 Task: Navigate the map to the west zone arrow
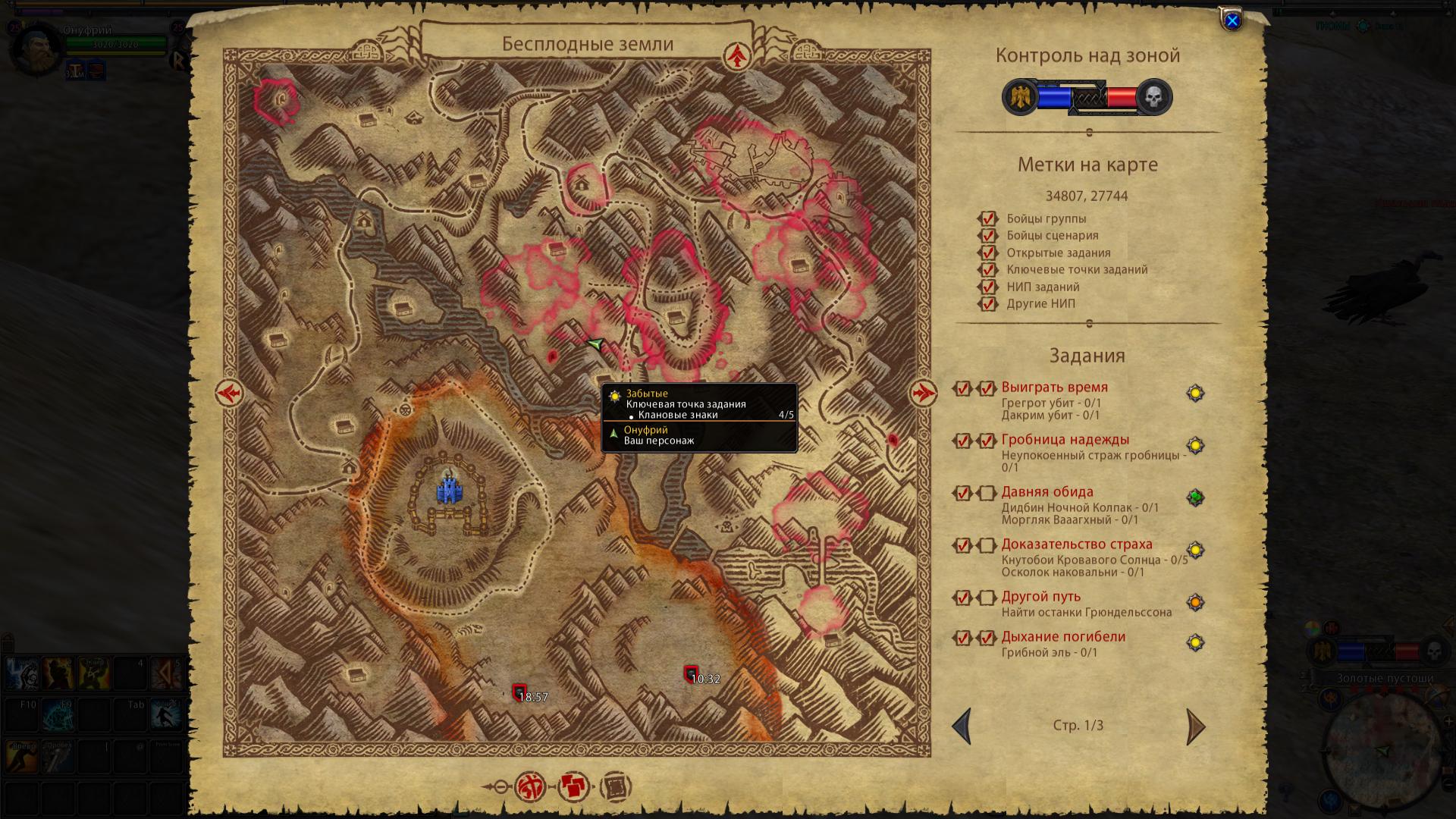click(x=228, y=393)
